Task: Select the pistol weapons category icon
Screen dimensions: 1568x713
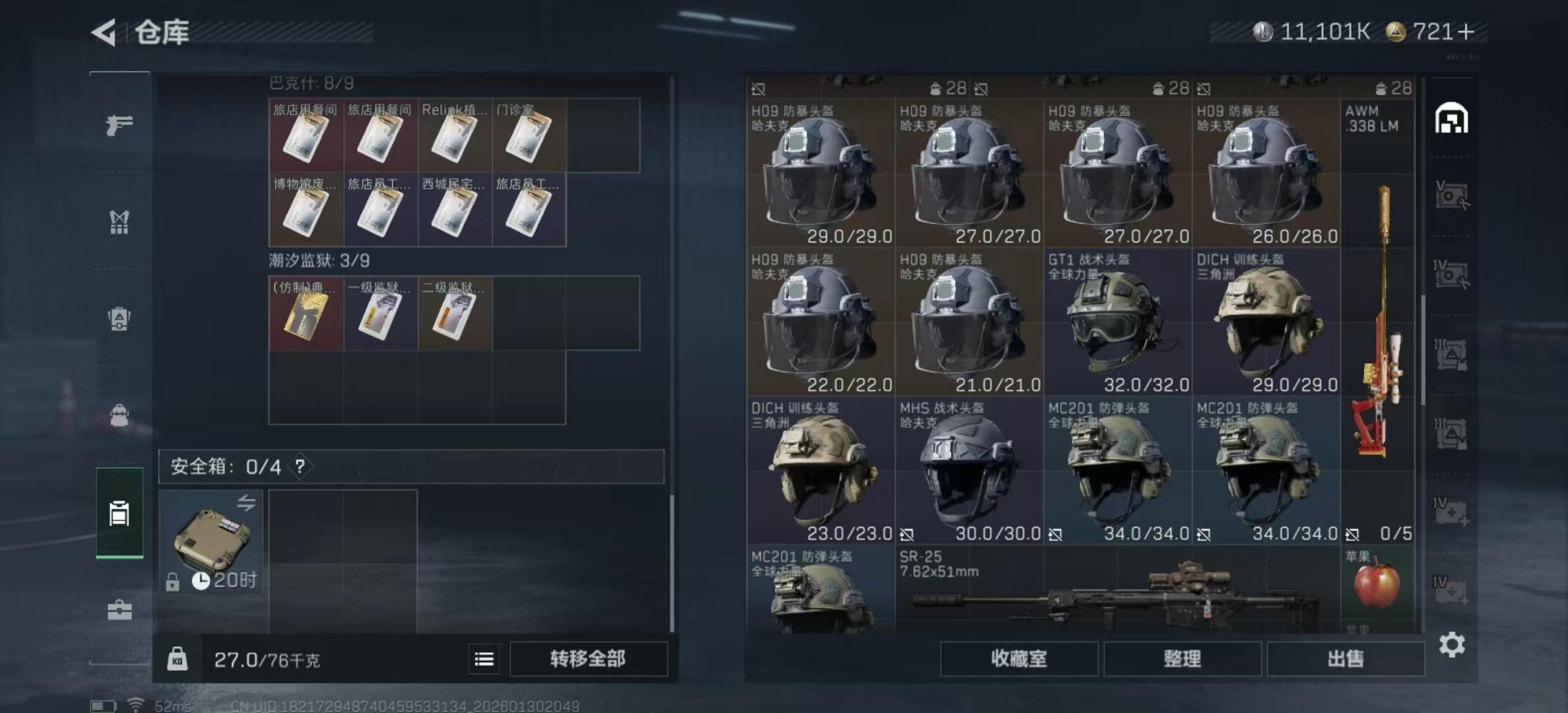Action: (119, 124)
